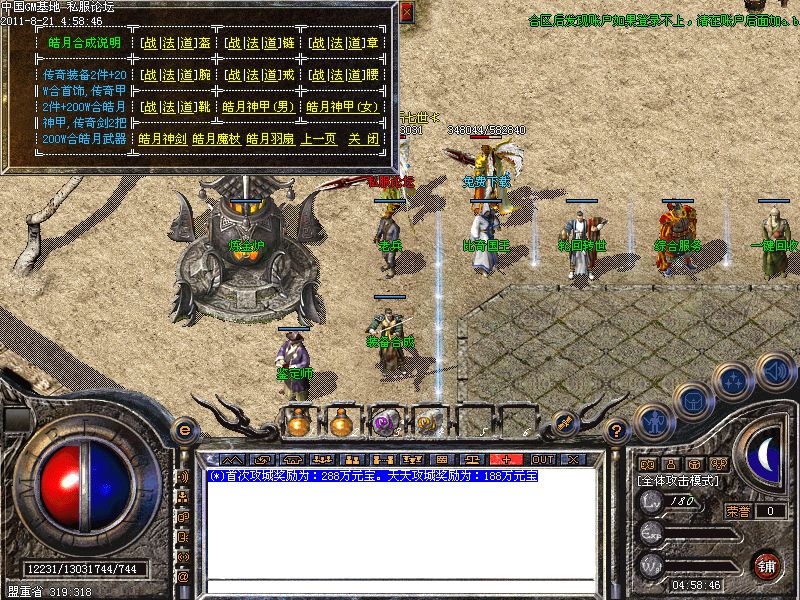The width and height of the screenshot is (800, 600).
Task: Go back with the 上一页 link
Action: click(x=318, y=139)
